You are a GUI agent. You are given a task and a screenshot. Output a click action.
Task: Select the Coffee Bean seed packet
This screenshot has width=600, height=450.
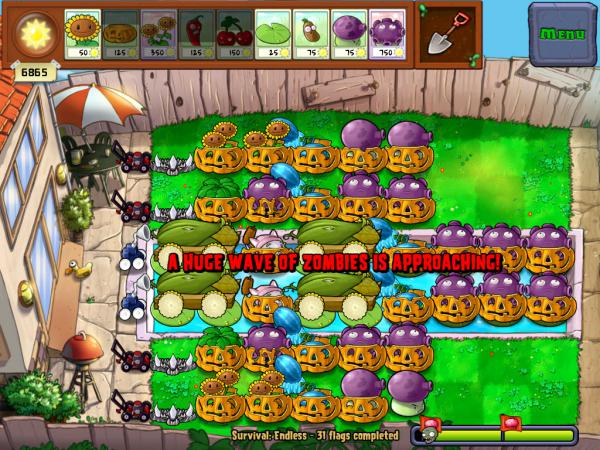coord(311,35)
